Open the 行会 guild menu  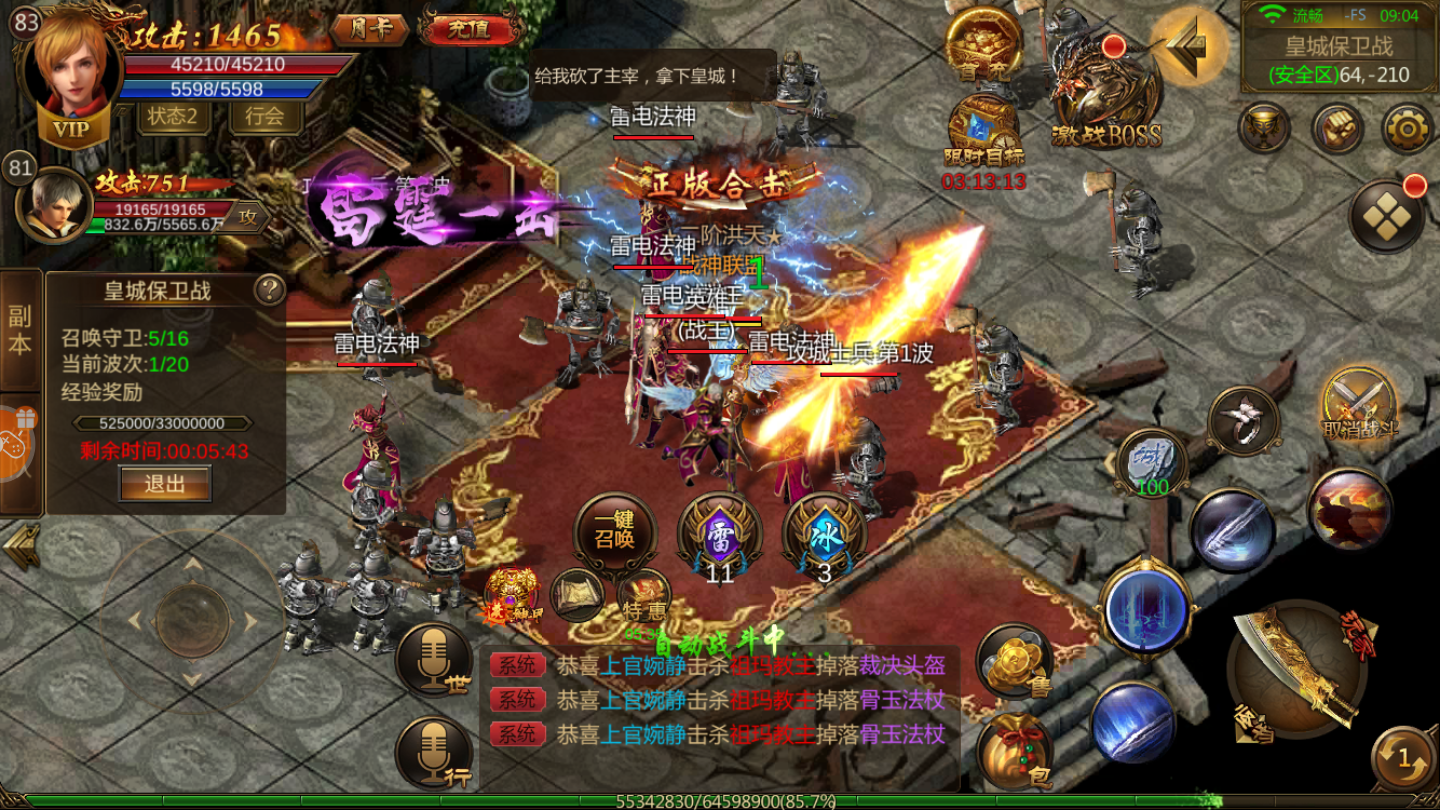[264, 116]
